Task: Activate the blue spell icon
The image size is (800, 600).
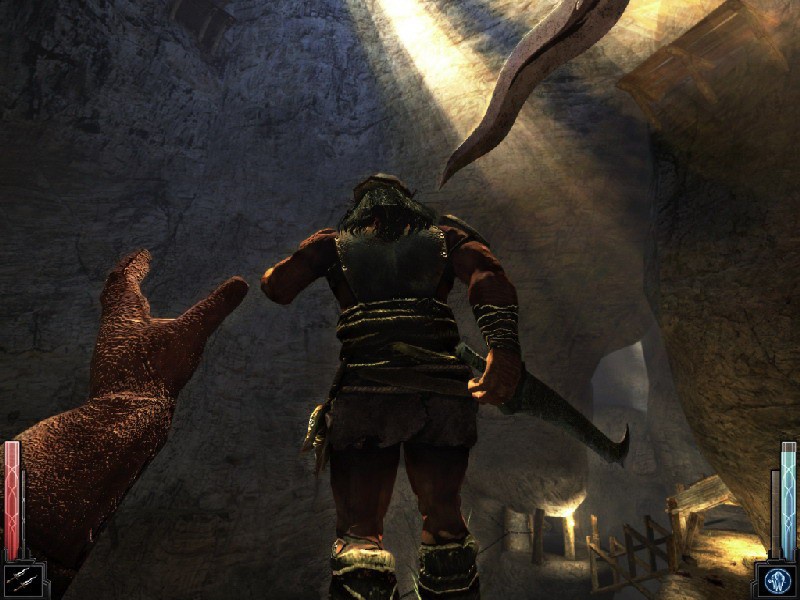Action: click(777, 579)
